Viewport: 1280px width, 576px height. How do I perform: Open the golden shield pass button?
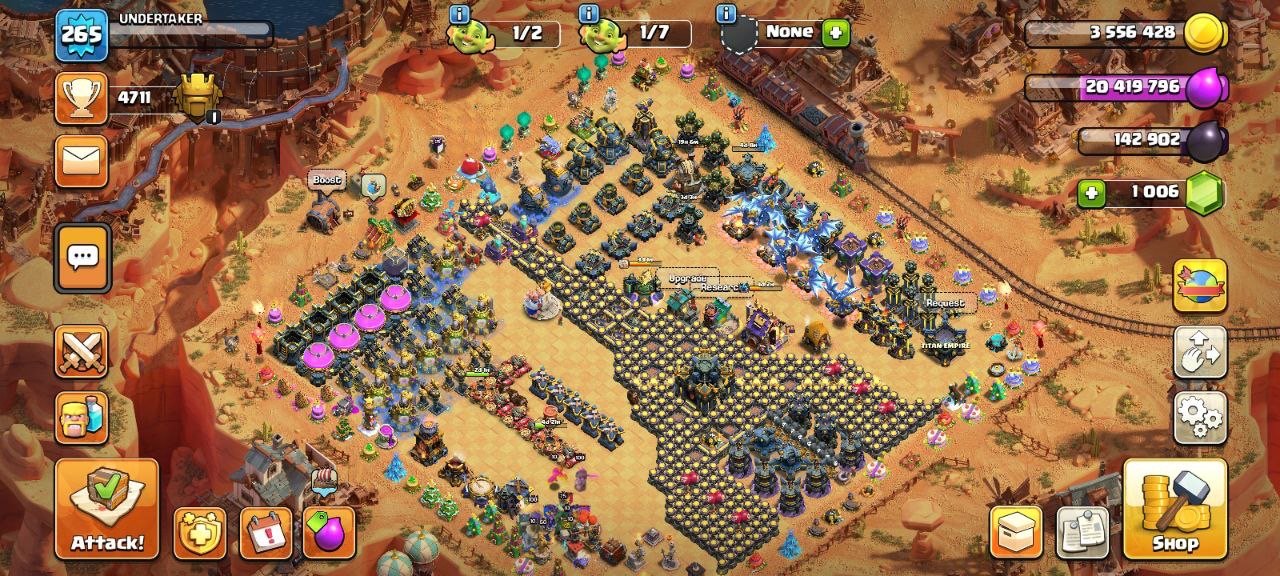200,532
